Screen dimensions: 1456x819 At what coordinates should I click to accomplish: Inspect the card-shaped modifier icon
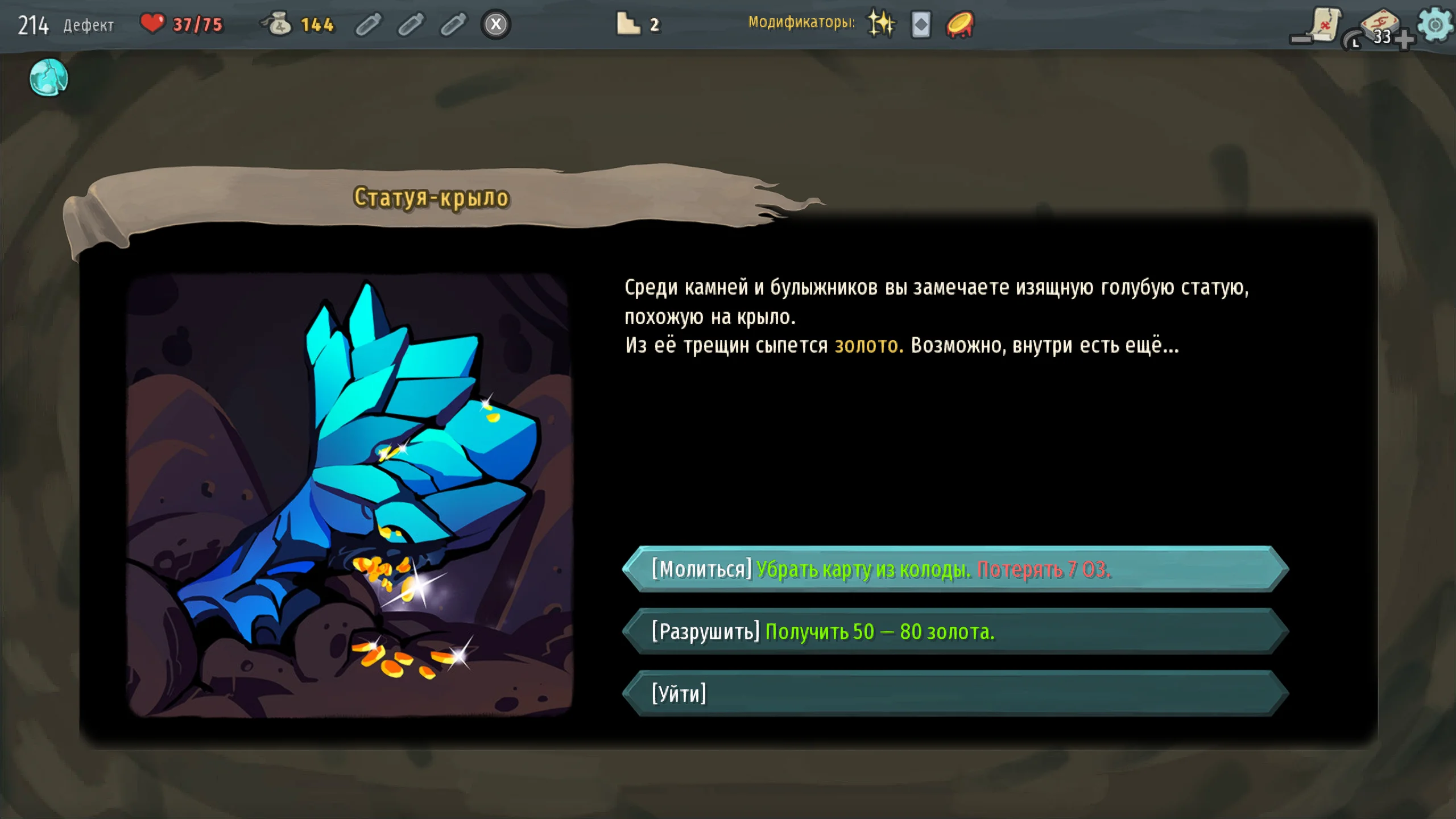[x=921, y=25]
